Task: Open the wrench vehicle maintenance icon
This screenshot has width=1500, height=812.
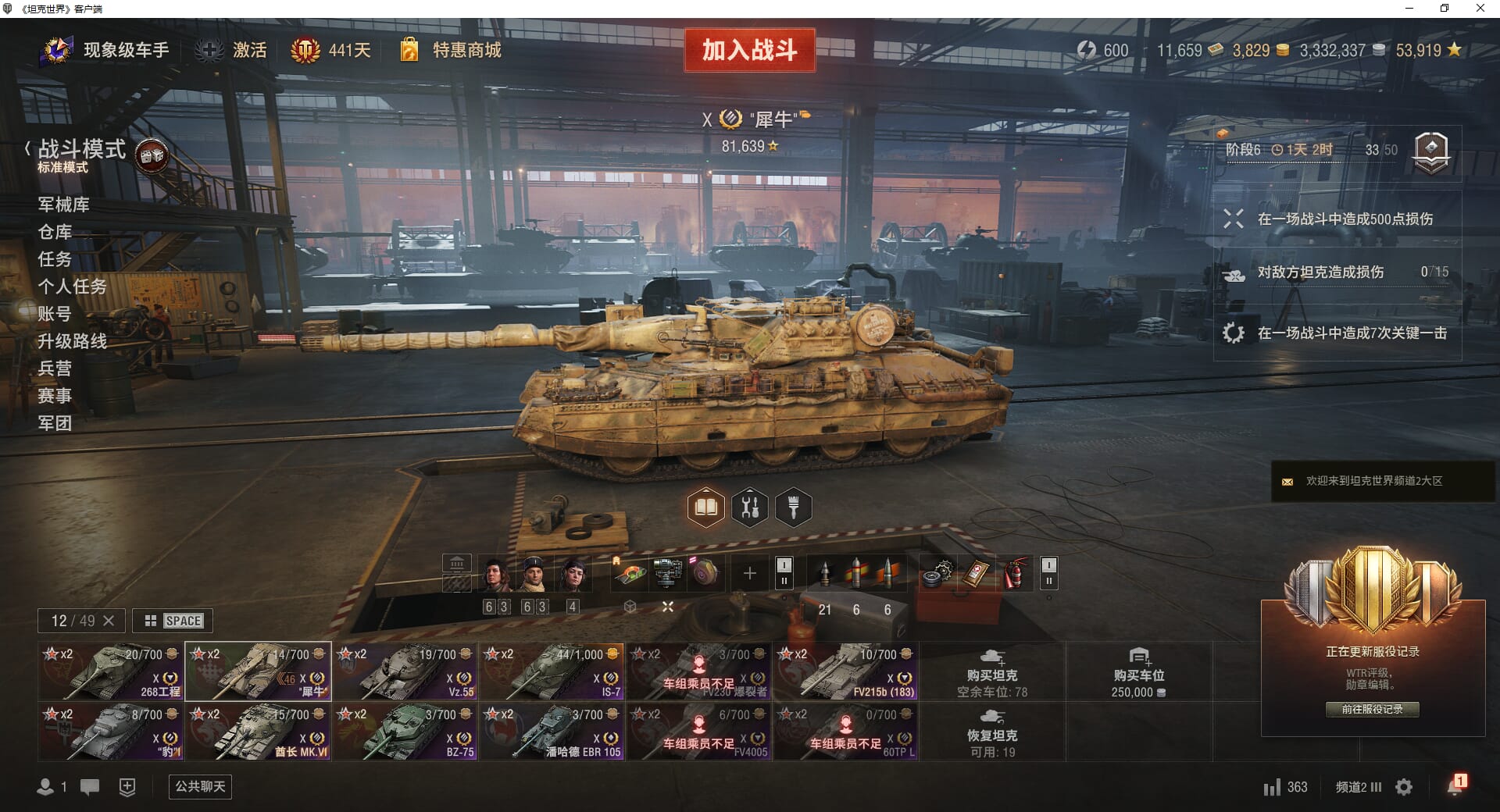Action: (x=750, y=507)
